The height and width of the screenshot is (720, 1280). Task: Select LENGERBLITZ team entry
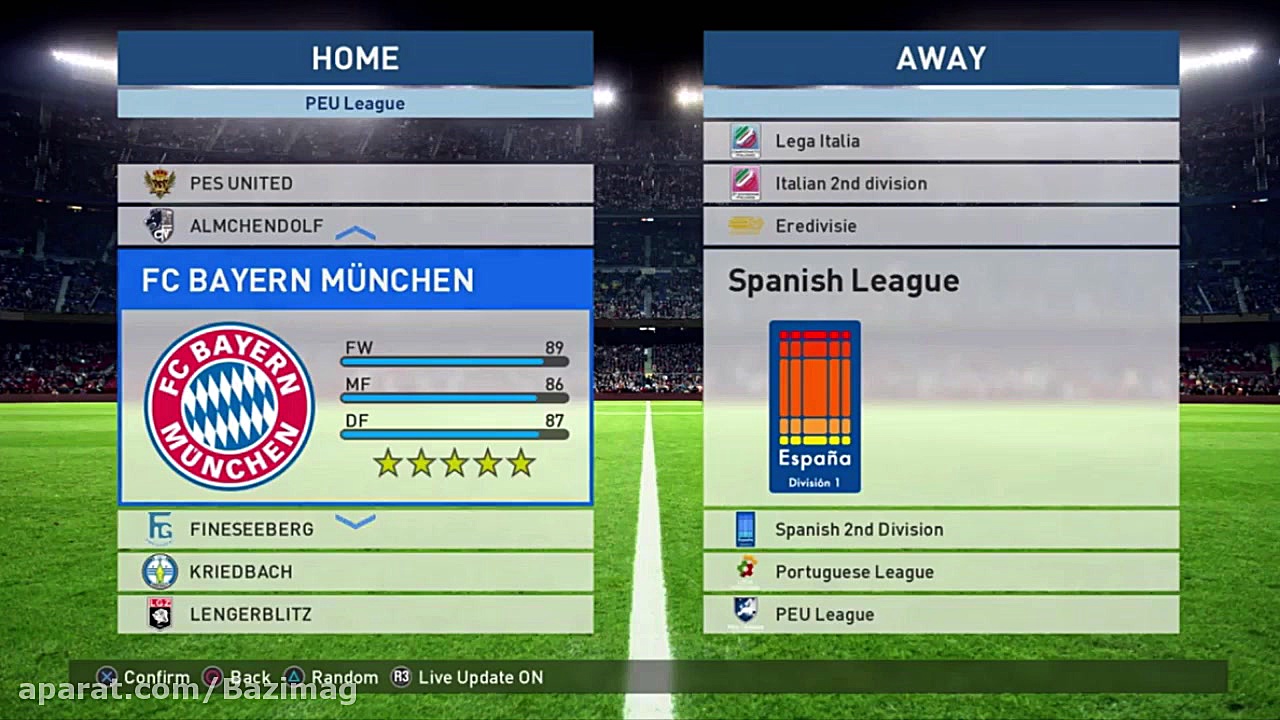point(355,614)
